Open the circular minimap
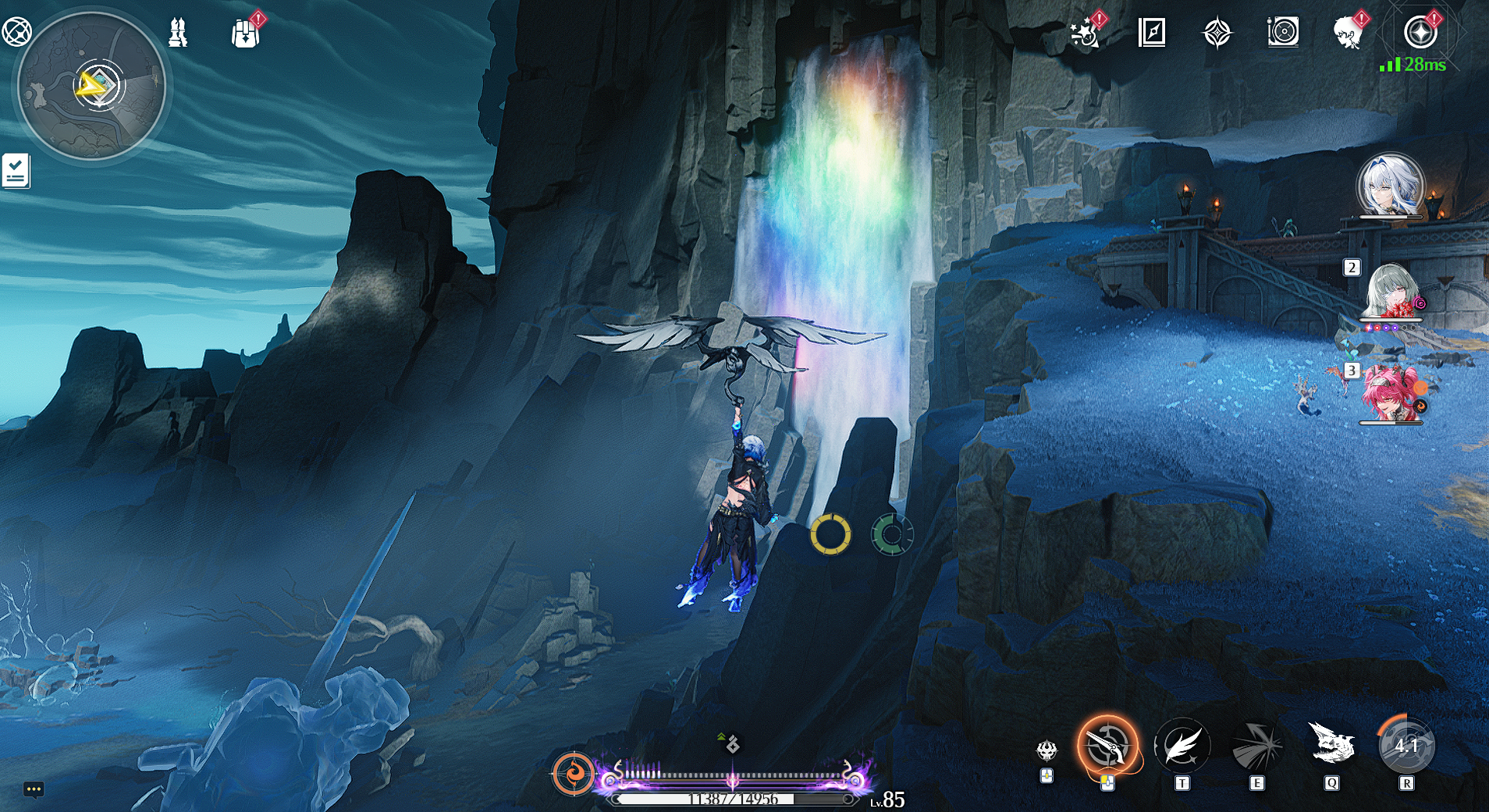 (x=91, y=85)
